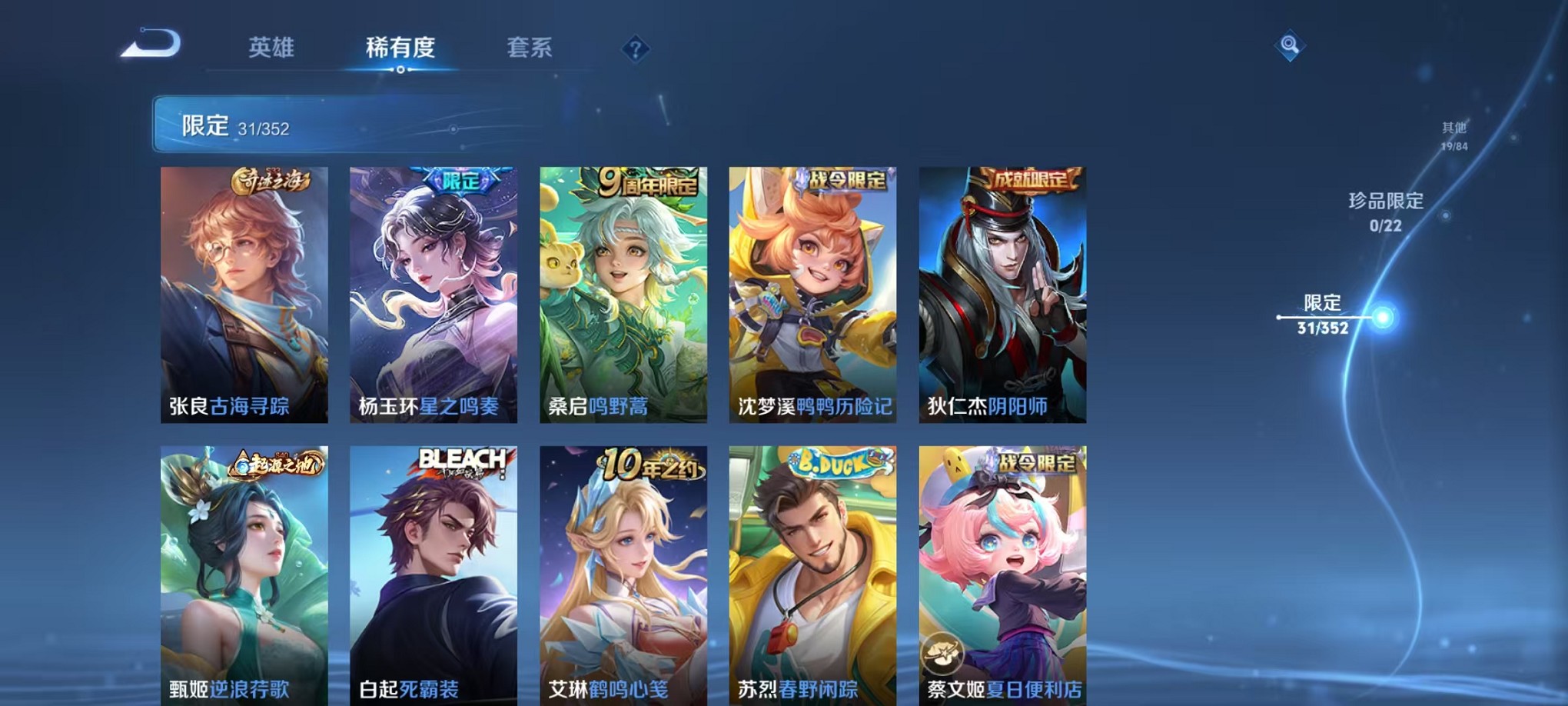Click the 战令限定 badge on 沈梦溪's card
1568x706 pixels.
(x=842, y=178)
